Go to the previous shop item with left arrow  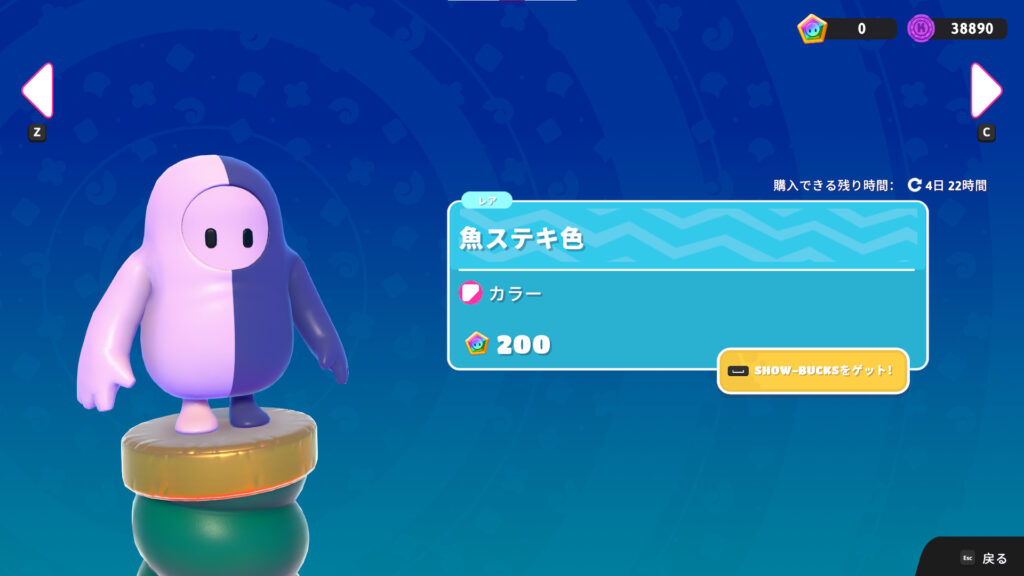pyautogui.click(x=37, y=91)
